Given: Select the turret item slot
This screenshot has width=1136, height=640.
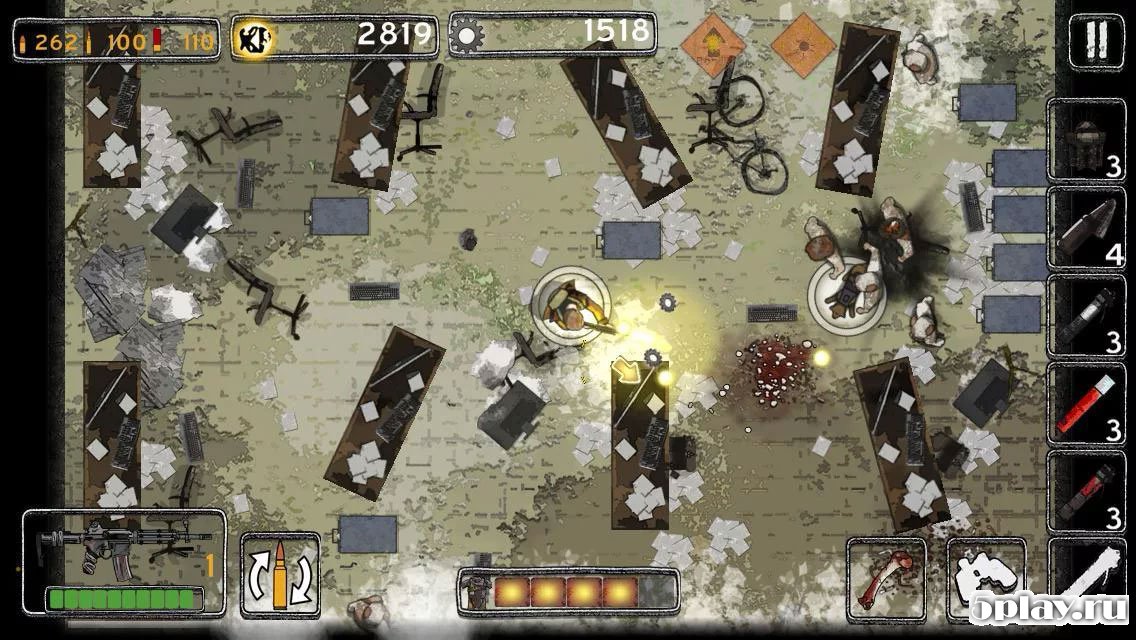Looking at the screenshot, I should [x=1086, y=141].
